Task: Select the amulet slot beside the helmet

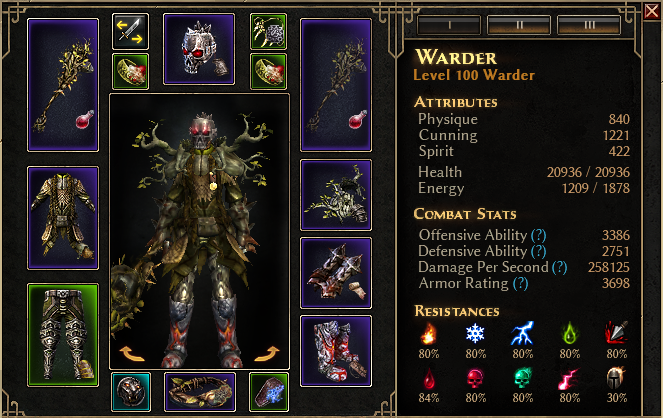Action: [x=269, y=31]
